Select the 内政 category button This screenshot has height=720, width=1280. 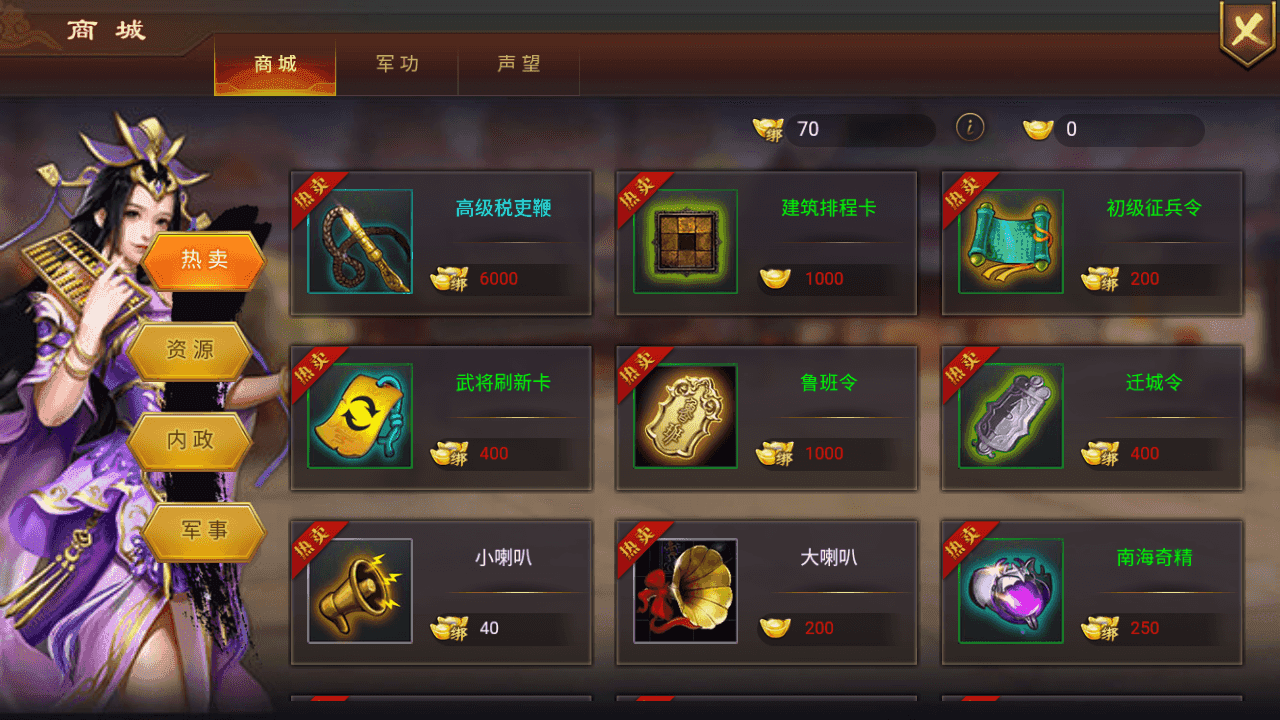192,441
